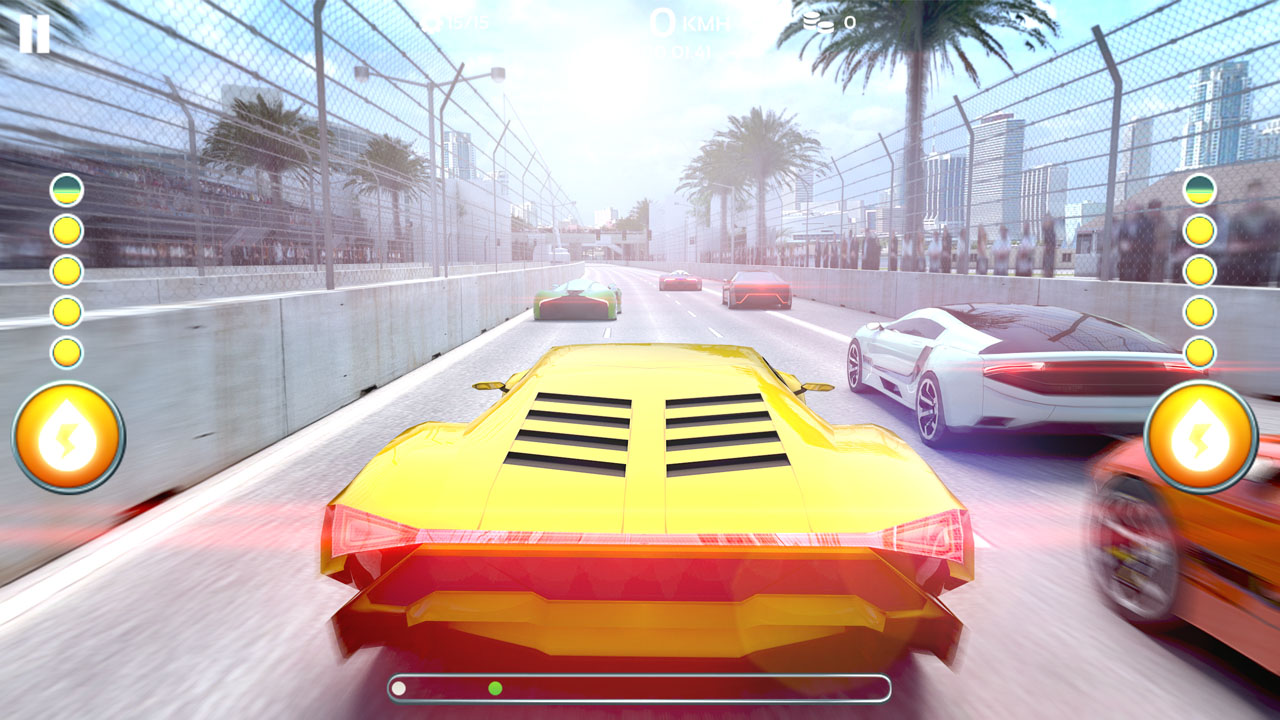Toggle the bottom dot on the right meter
Image resolution: width=1280 pixels, height=720 pixels.
tap(1198, 348)
